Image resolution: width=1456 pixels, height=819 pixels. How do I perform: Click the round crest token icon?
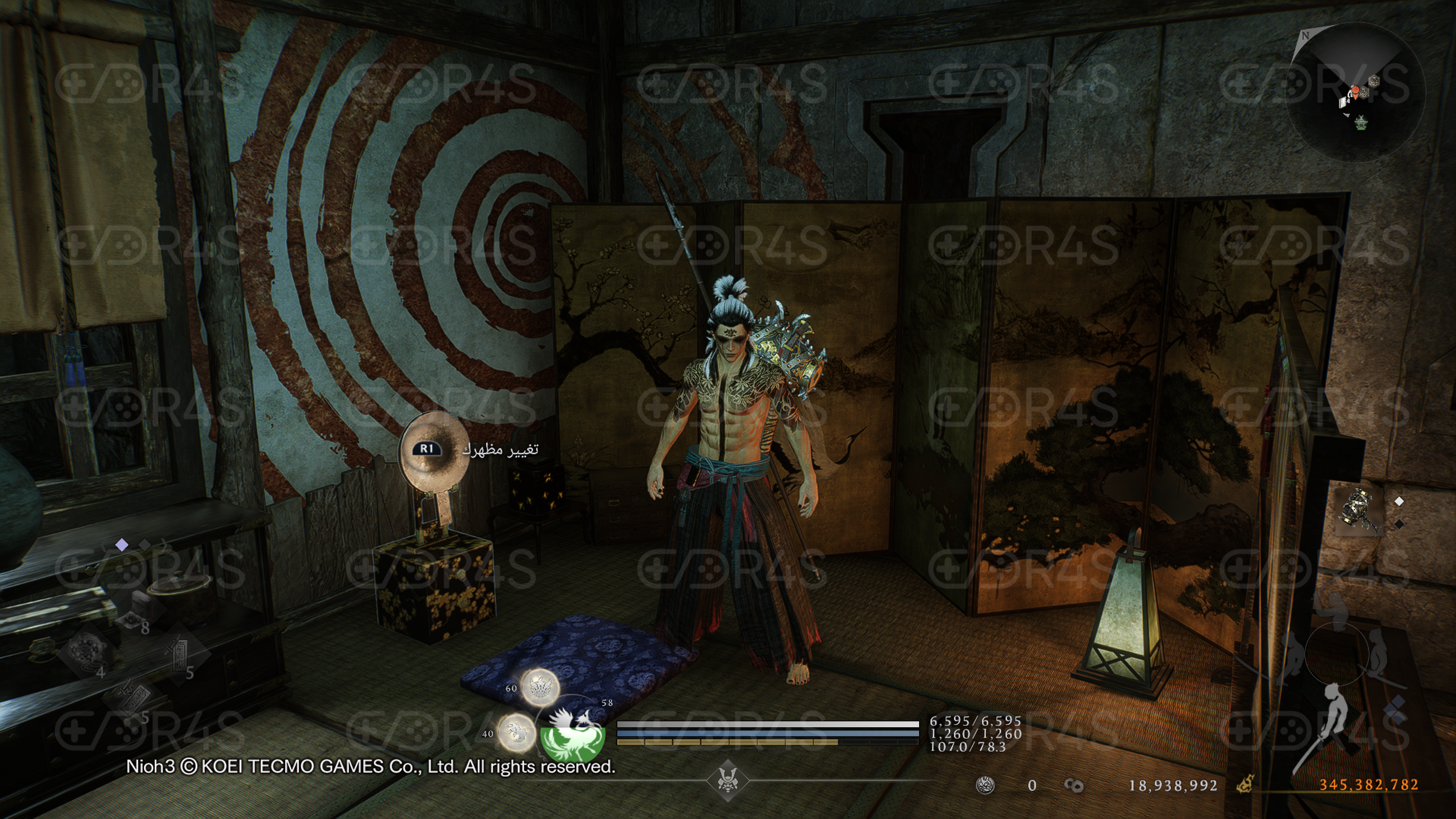[985, 785]
